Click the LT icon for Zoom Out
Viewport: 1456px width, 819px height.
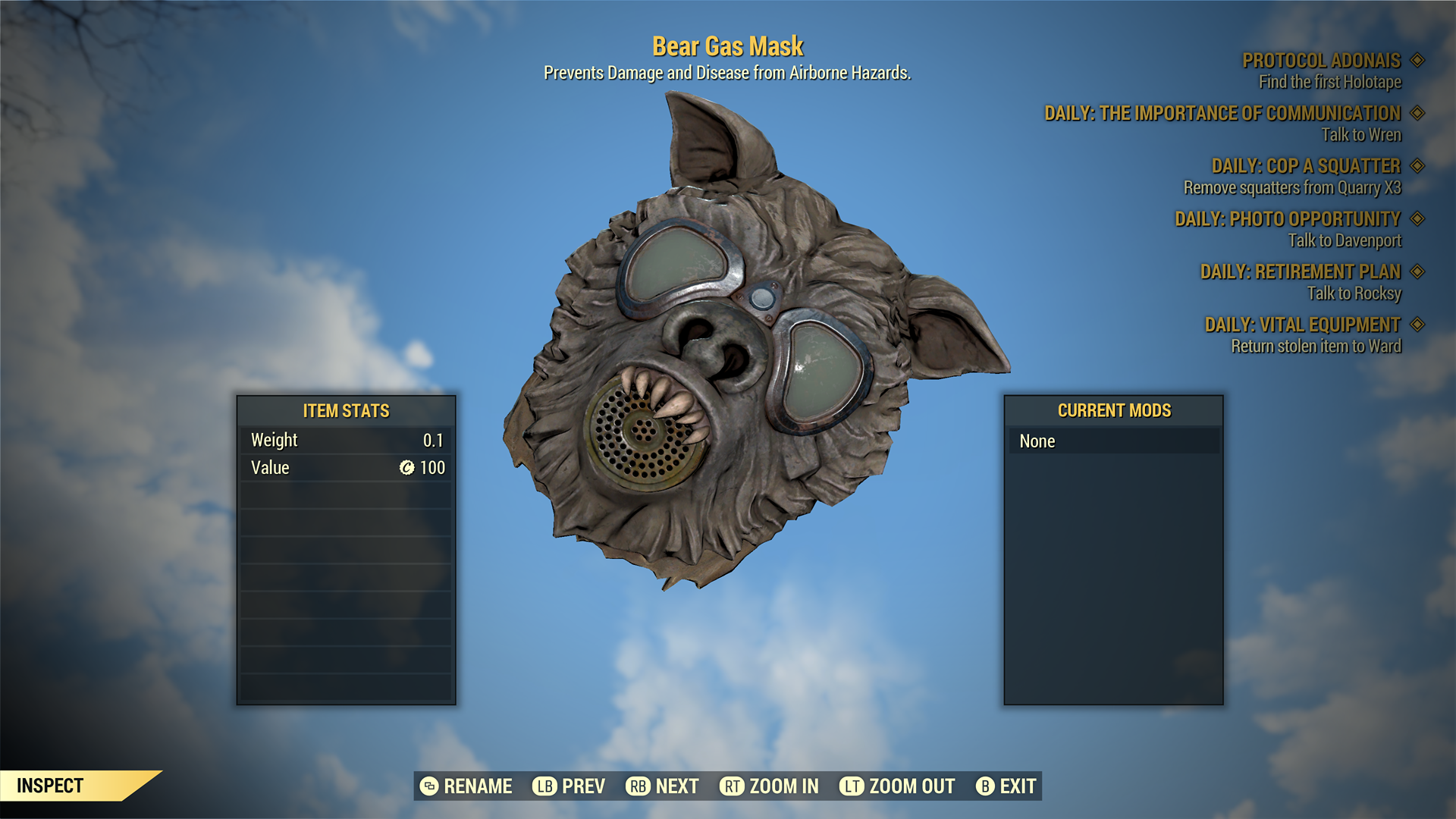pyautogui.click(x=852, y=786)
